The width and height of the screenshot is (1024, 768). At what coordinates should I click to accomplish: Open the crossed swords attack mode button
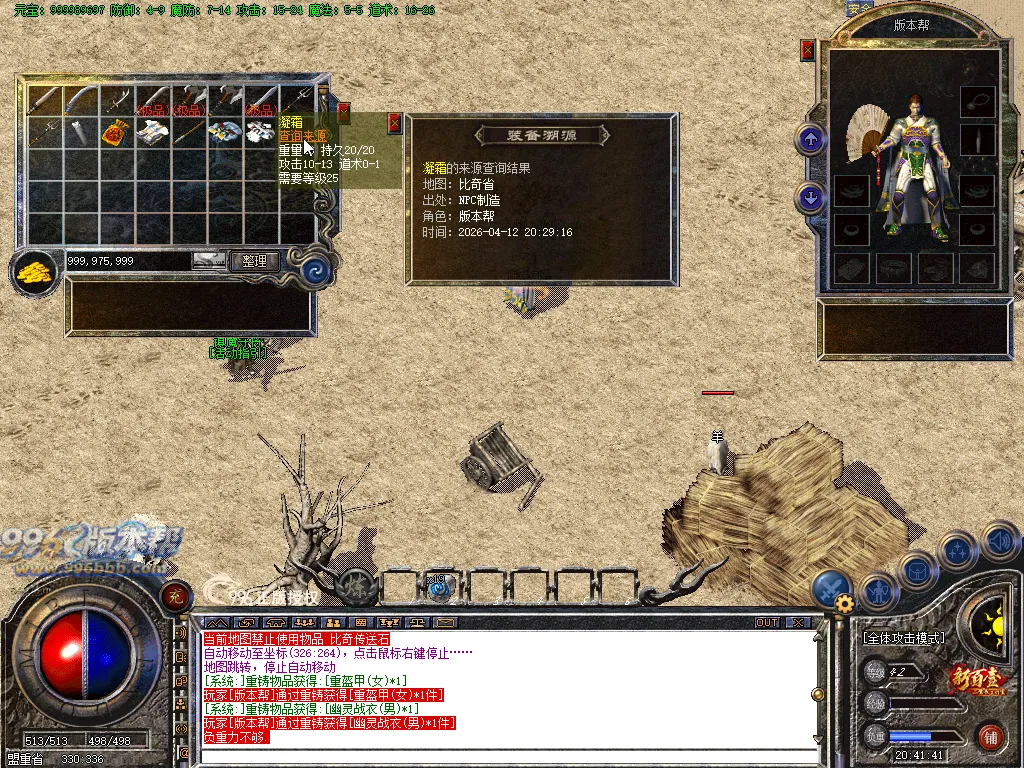pyautogui.click(x=831, y=588)
